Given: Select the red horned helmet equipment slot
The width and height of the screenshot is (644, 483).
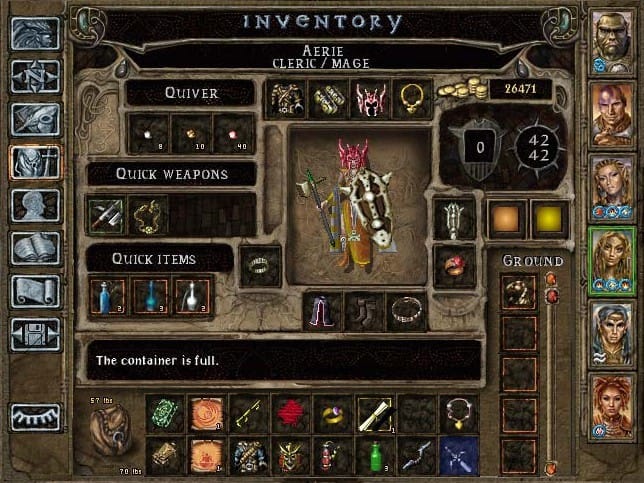Looking at the screenshot, I should coord(370,99).
